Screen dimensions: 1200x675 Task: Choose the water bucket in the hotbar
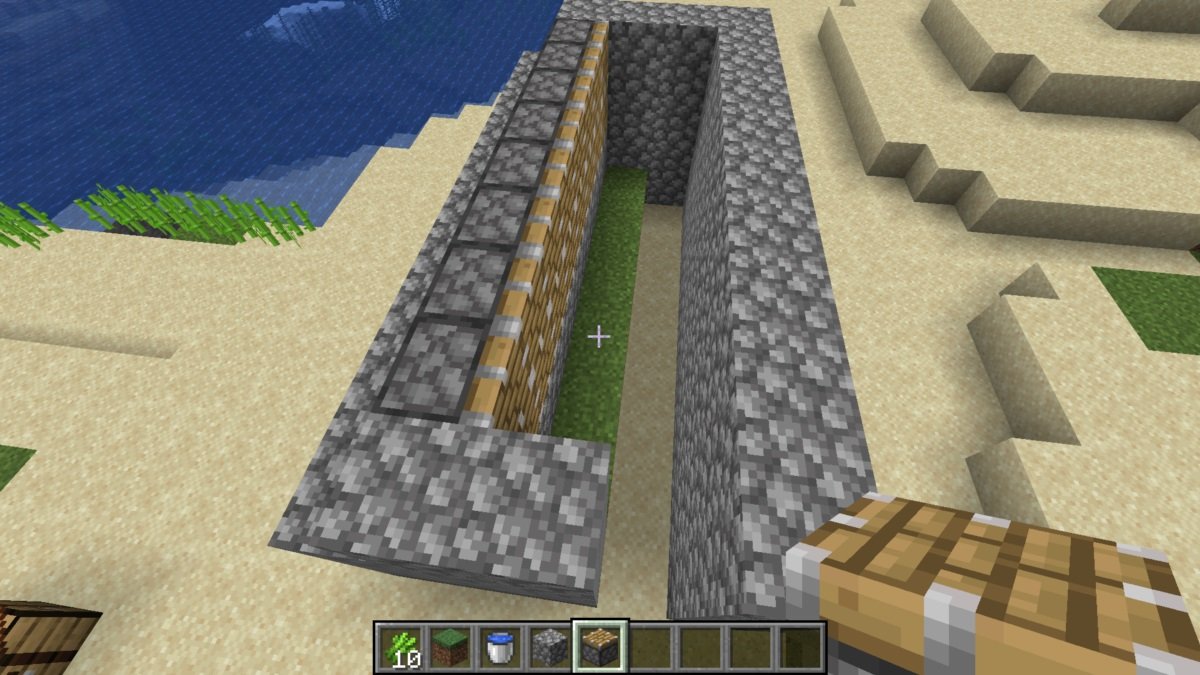pyautogui.click(x=499, y=648)
